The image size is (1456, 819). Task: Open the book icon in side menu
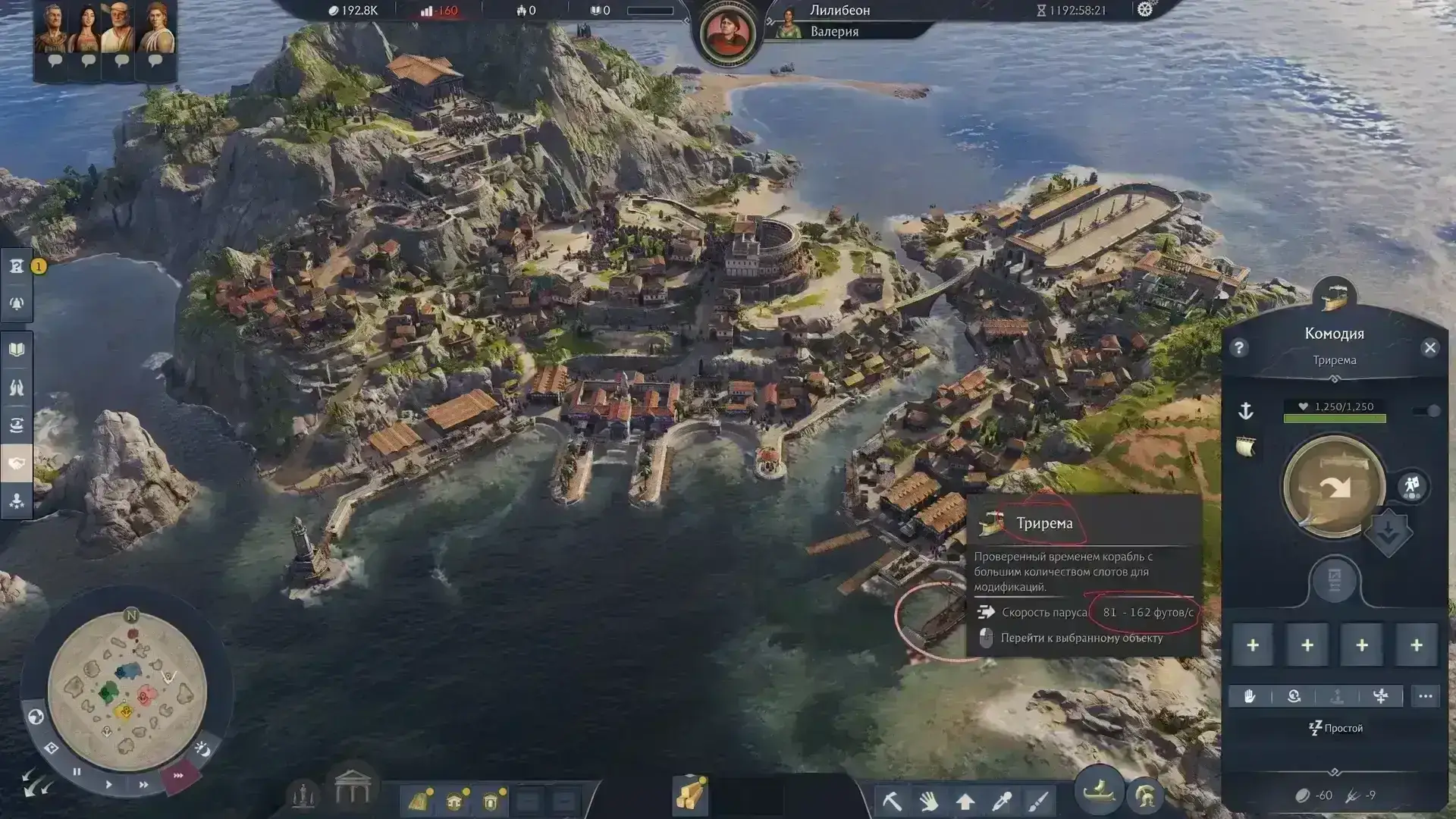pos(17,350)
